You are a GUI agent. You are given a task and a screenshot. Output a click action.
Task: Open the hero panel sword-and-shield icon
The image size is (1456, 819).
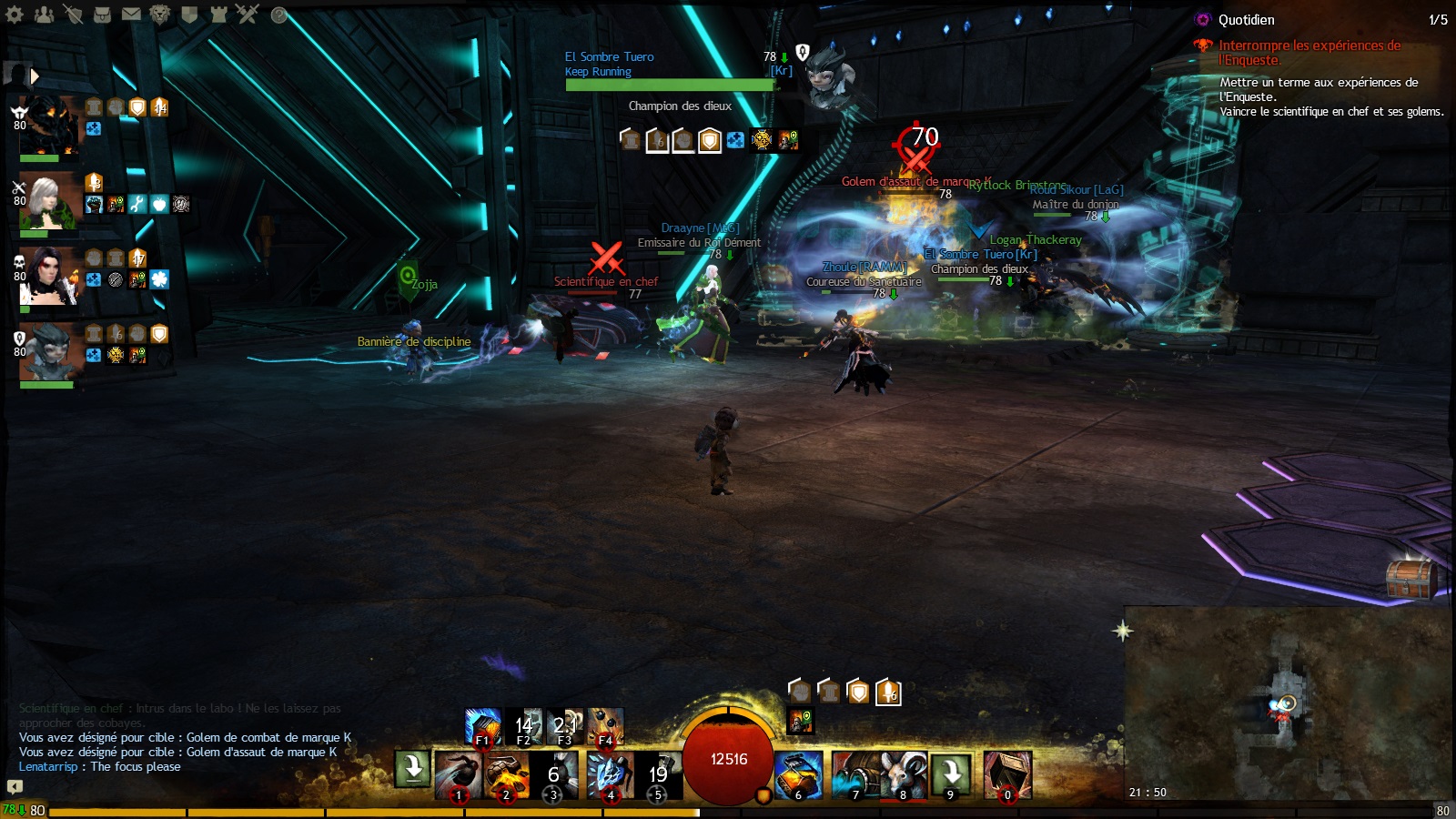tap(73, 14)
